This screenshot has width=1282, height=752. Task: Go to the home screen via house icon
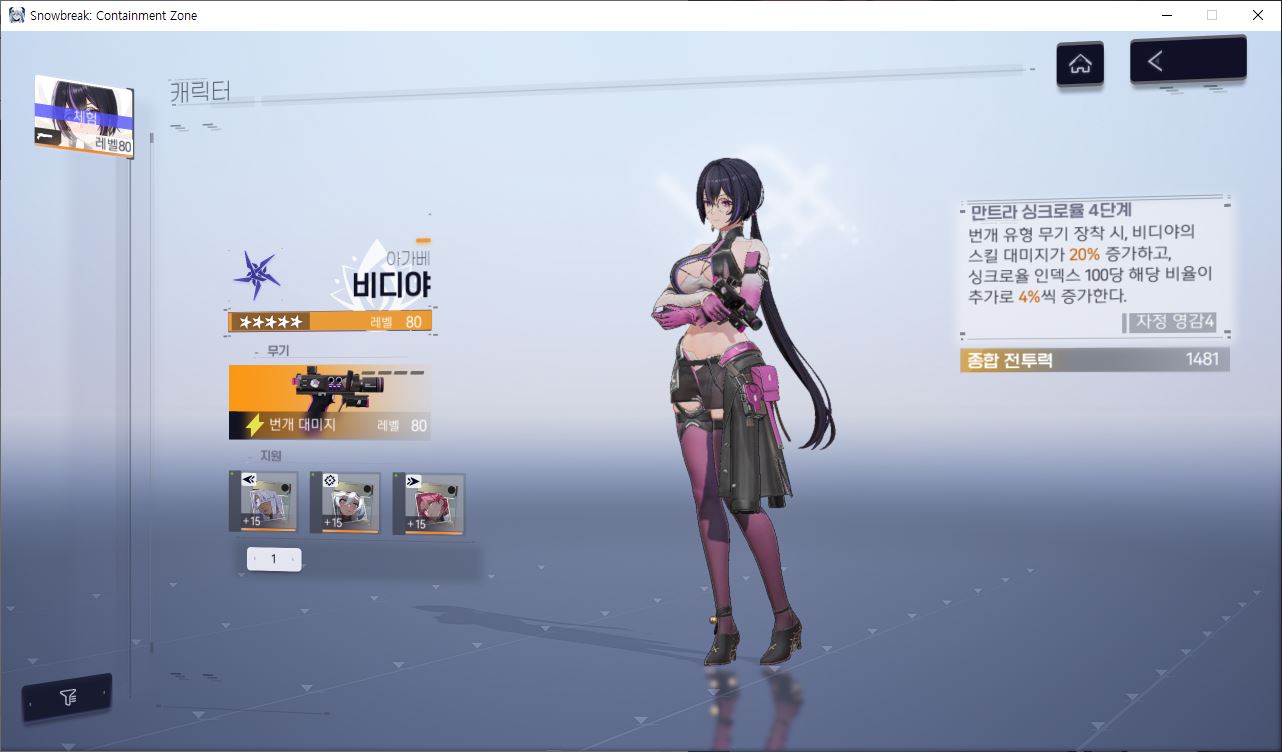point(1080,64)
